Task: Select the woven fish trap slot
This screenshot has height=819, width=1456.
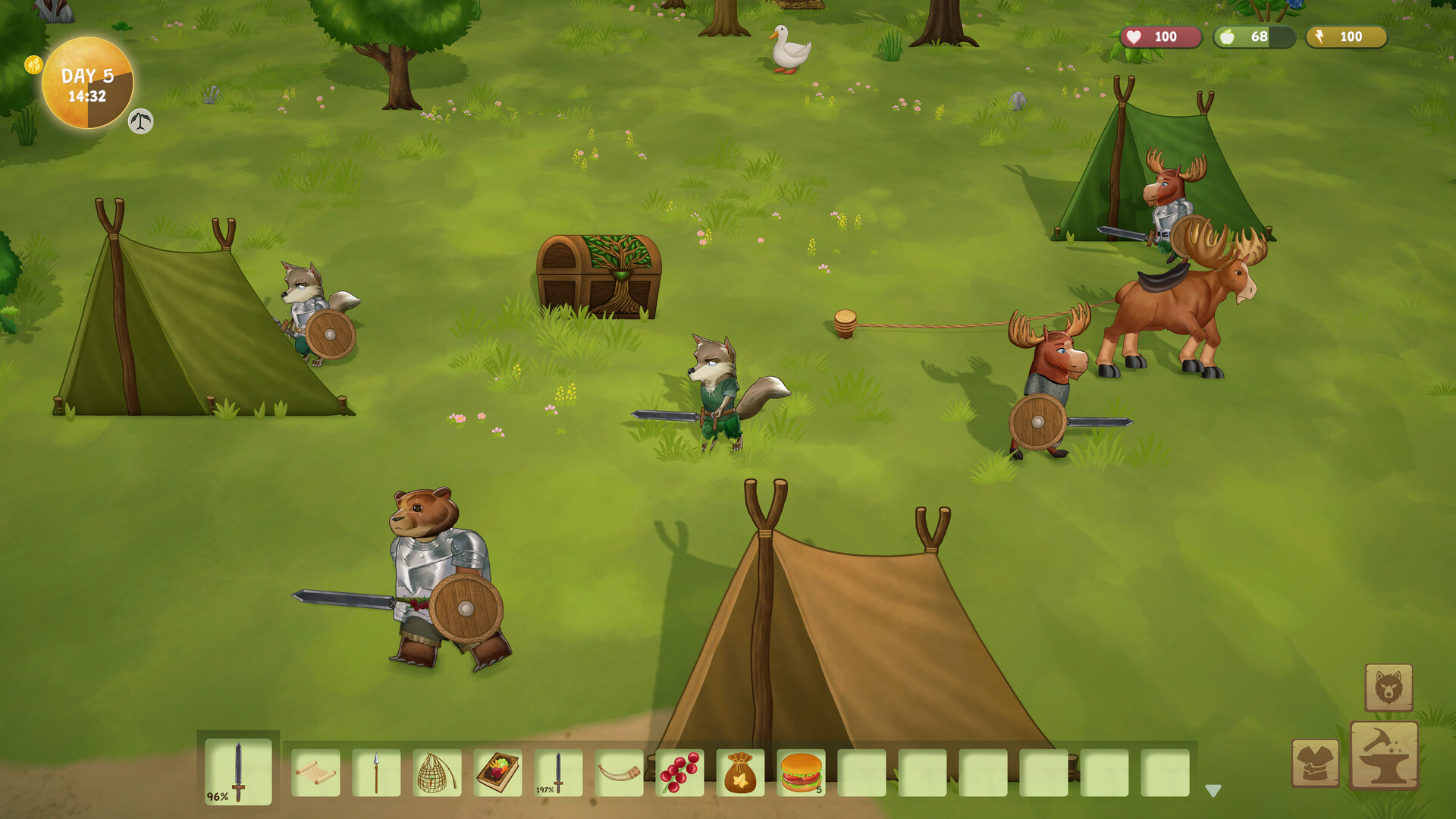Action: click(x=437, y=773)
